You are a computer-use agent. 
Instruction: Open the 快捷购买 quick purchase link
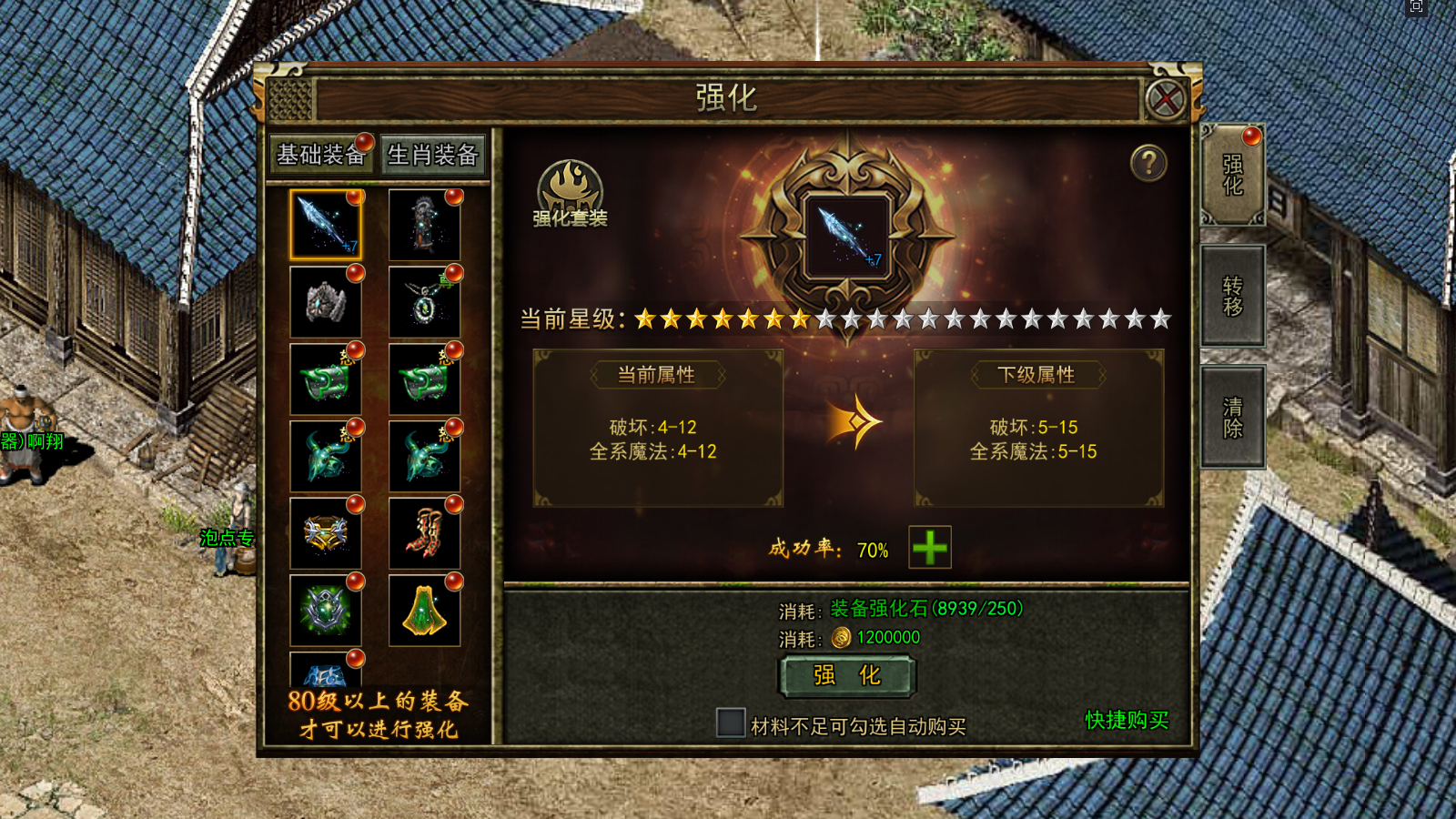[x=1127, y=720]
